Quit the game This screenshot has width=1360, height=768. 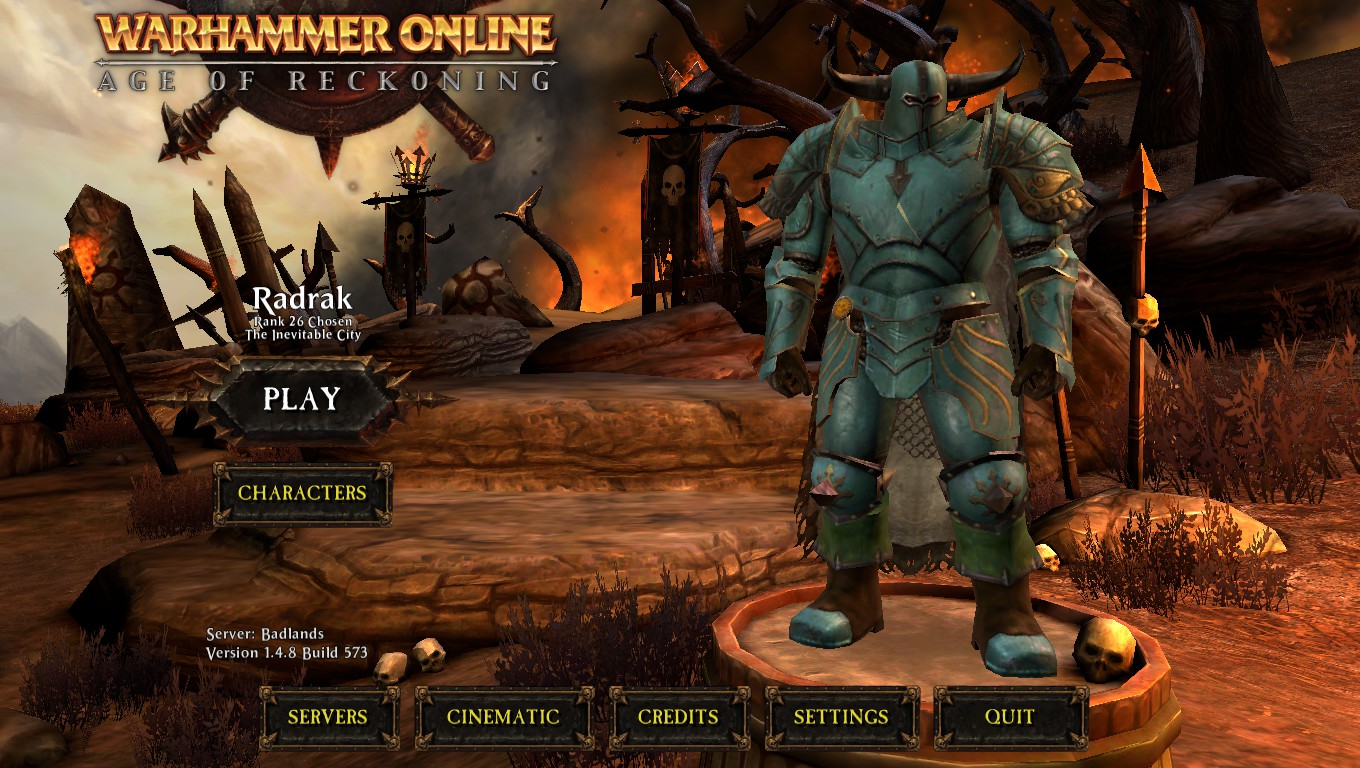[1009, 717]
